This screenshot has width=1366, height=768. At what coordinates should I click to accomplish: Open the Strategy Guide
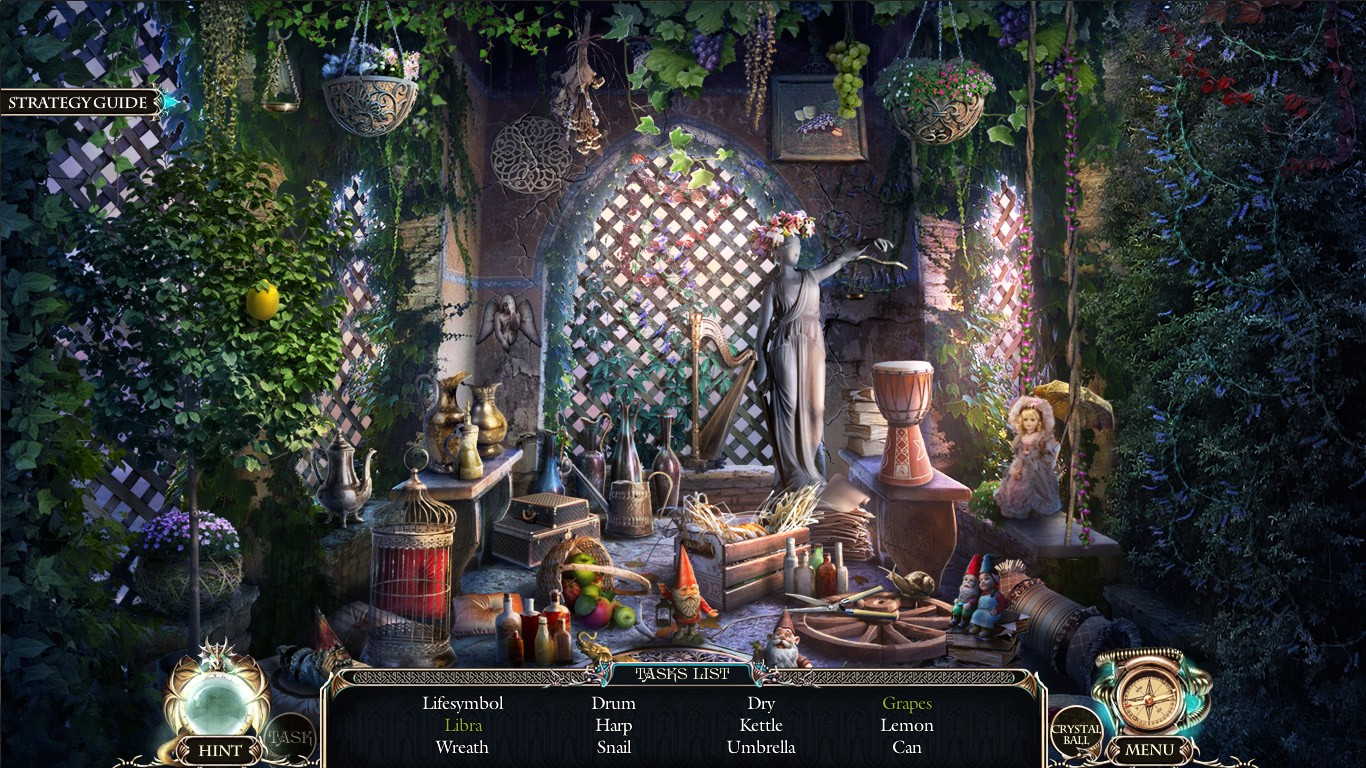tap(78, 102)
